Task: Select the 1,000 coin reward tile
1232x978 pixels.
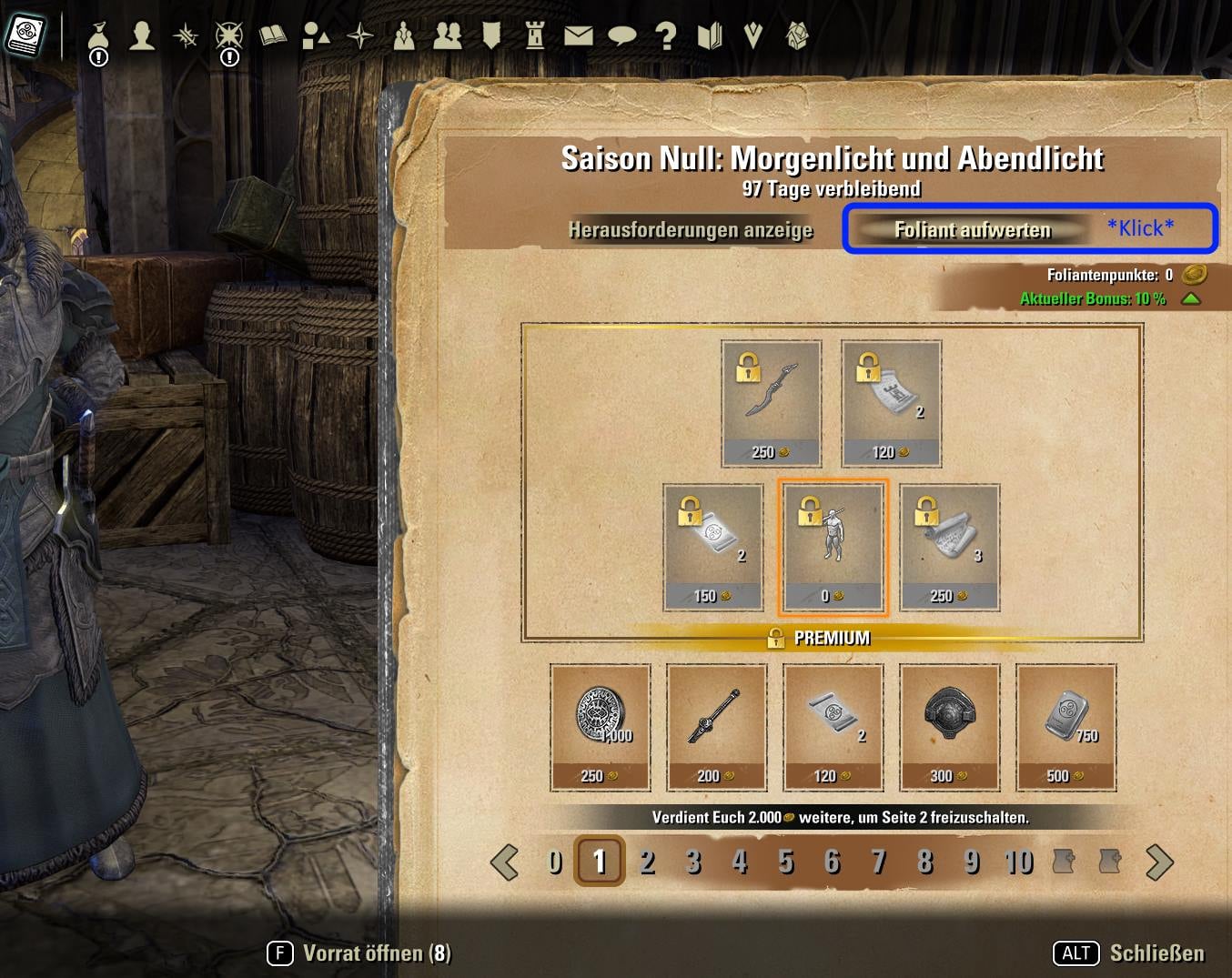Action: [601, 726]
